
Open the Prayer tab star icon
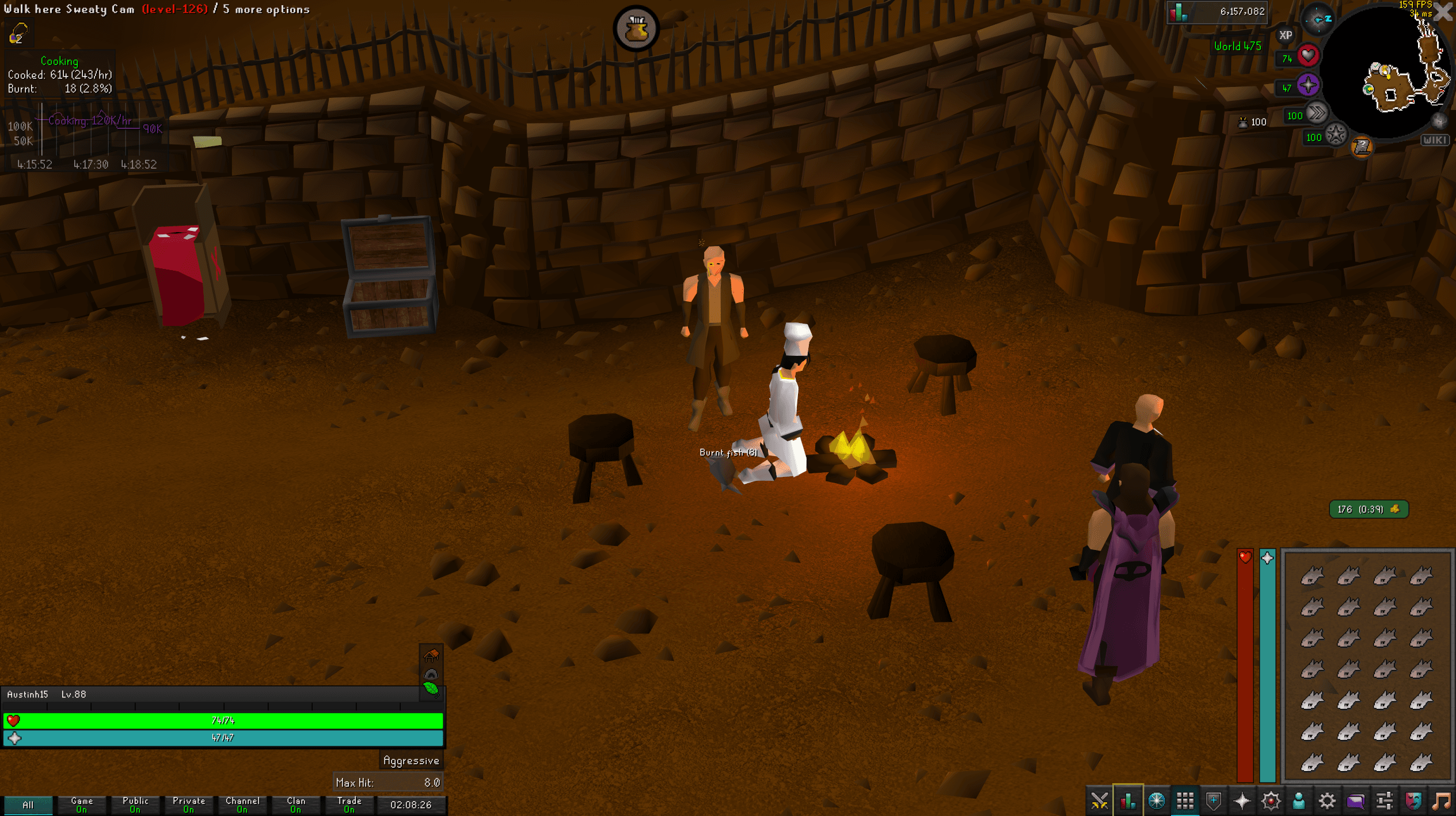(x=1242, y=800)
